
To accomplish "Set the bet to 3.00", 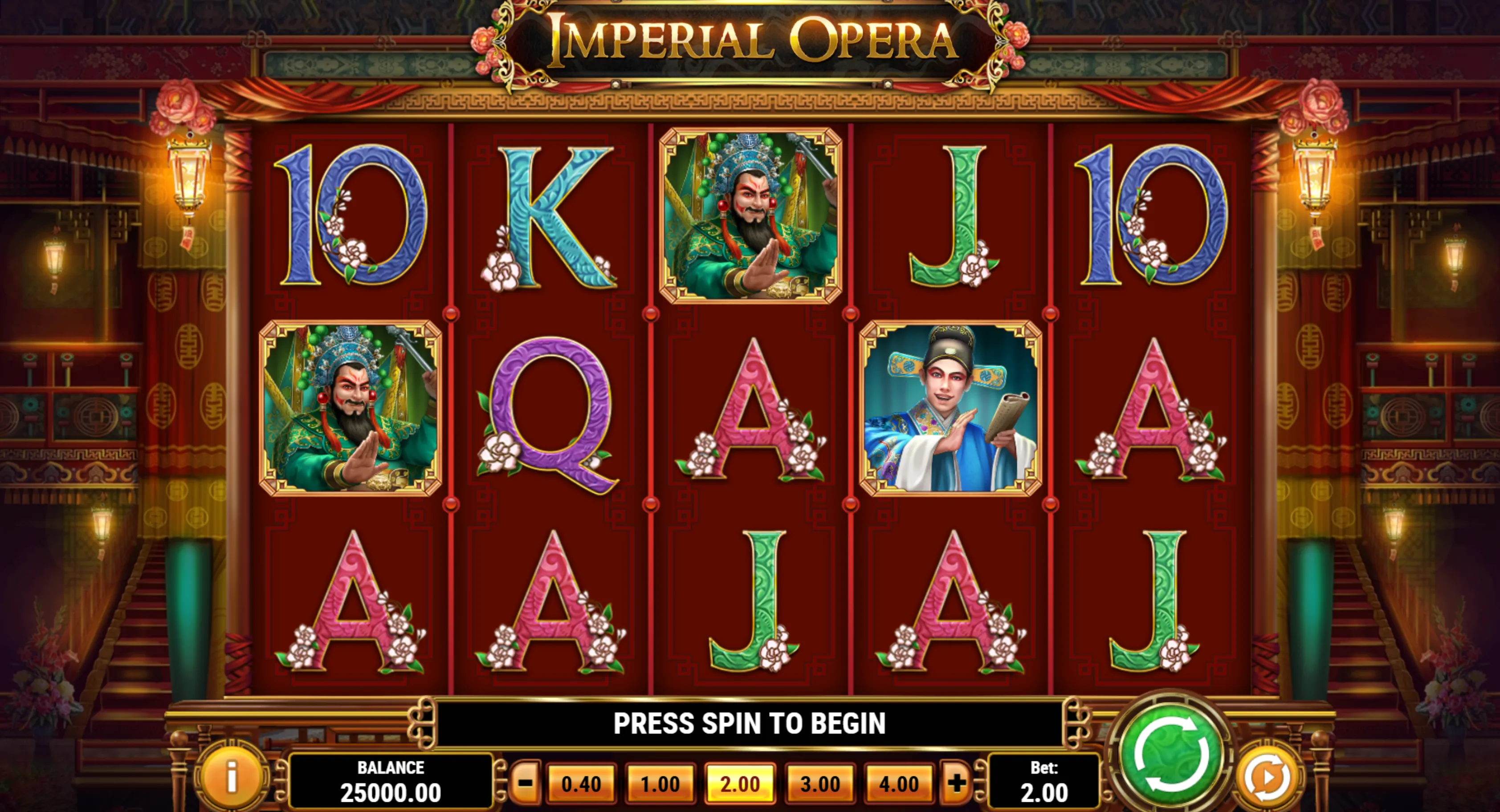I will [820, 784].
